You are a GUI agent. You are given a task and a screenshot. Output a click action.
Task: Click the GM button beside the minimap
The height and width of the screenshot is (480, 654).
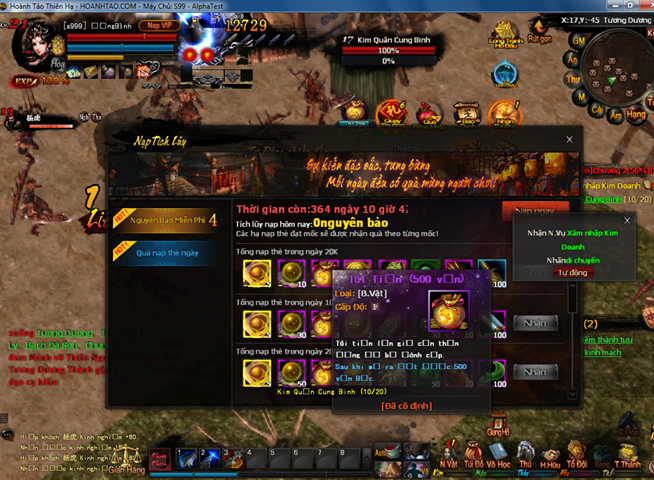pyautogui.click(x=577, y=39)
